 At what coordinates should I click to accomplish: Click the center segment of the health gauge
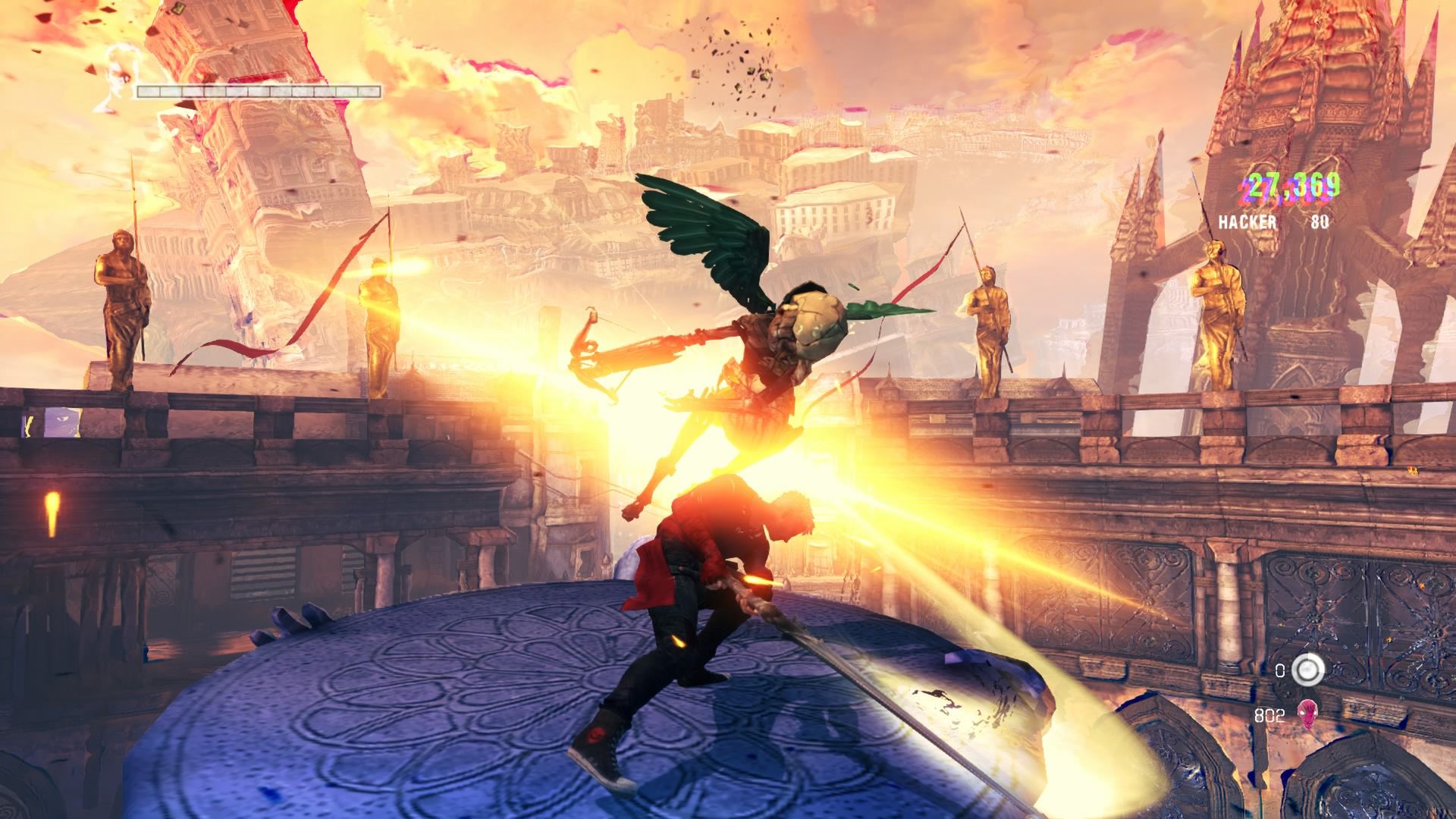(x=259, y=90)
